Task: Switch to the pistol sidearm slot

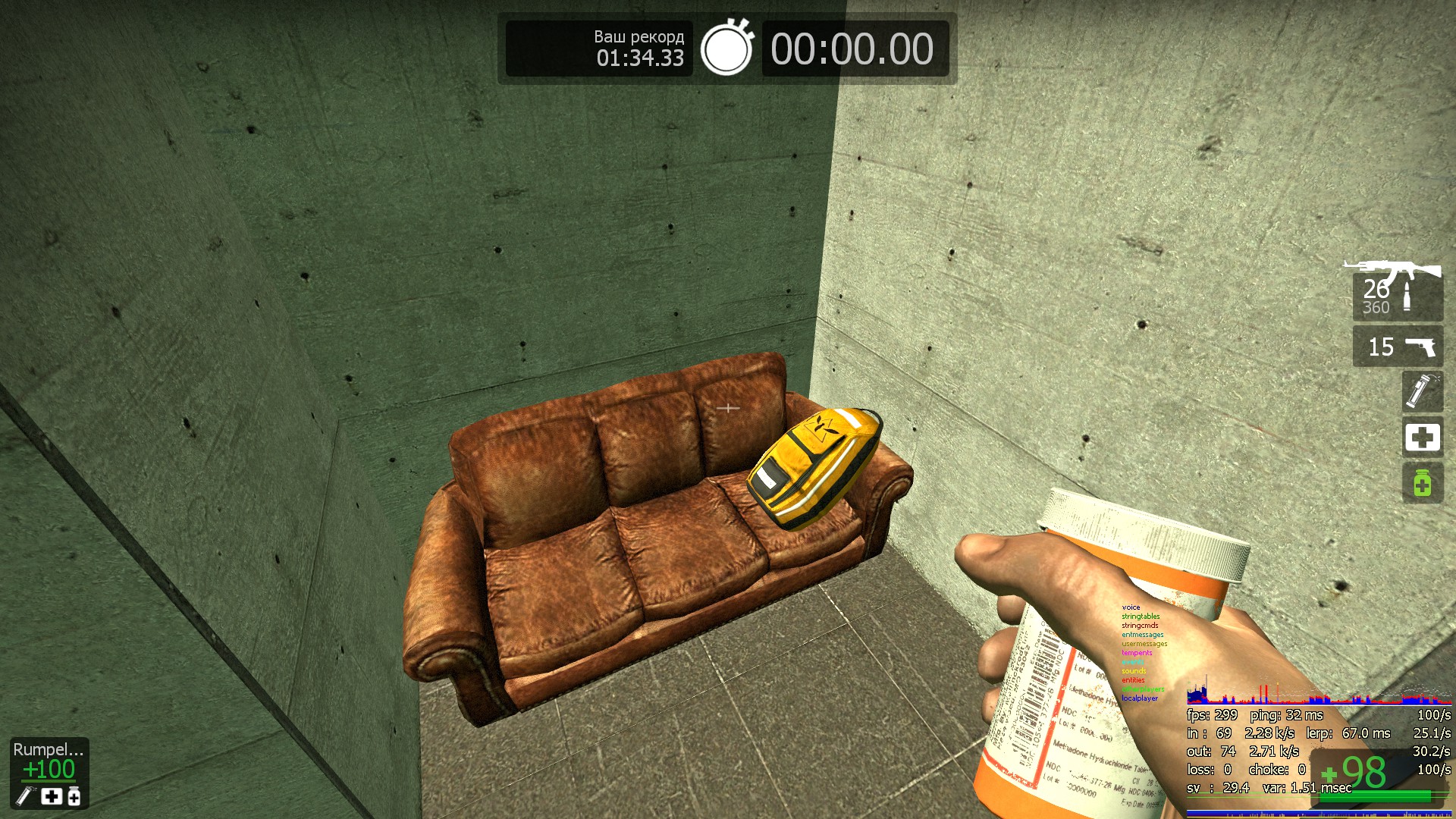Action: point(1398,347)
